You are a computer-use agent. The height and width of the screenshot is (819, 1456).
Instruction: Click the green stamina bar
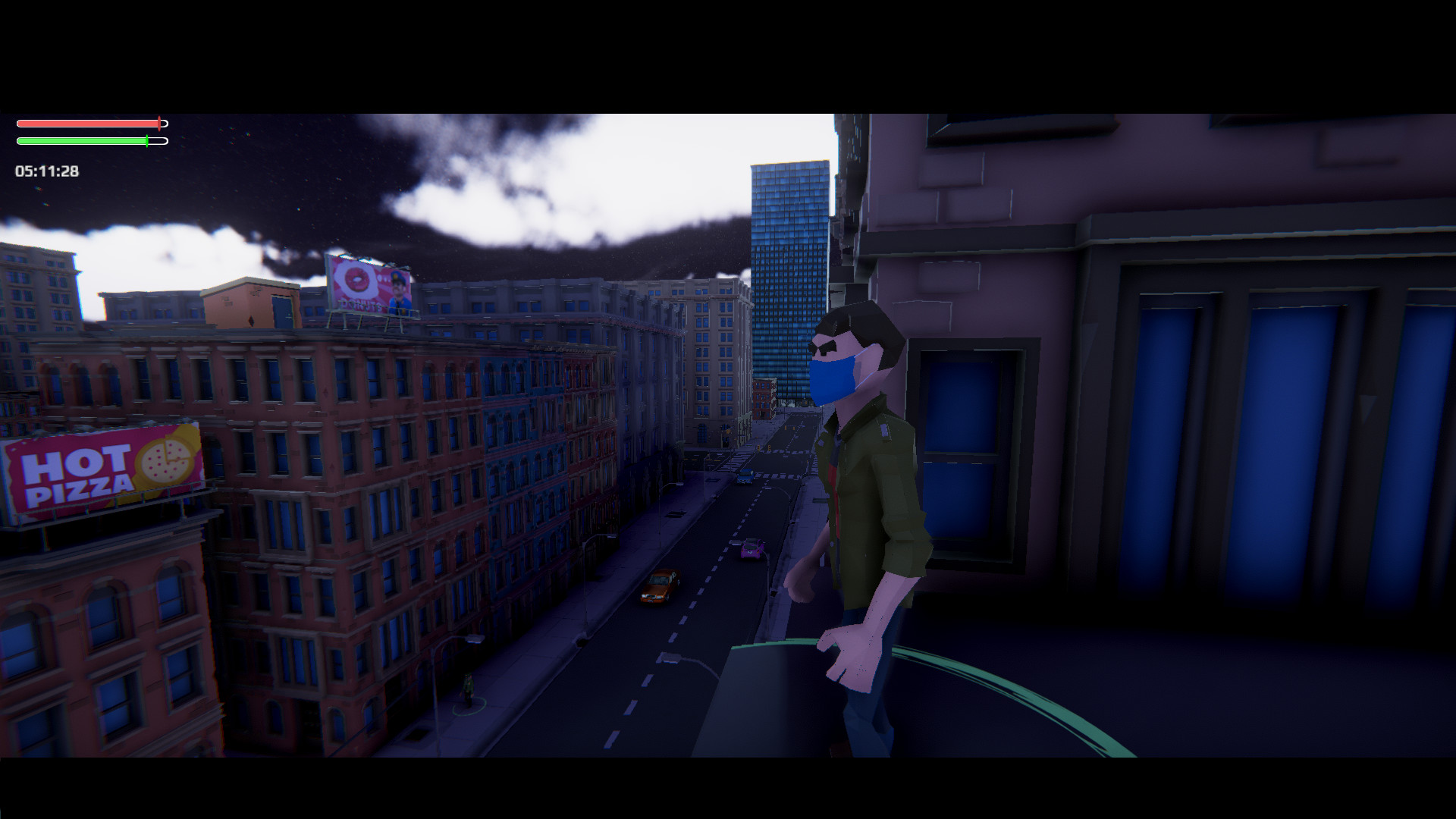(83, 141)
